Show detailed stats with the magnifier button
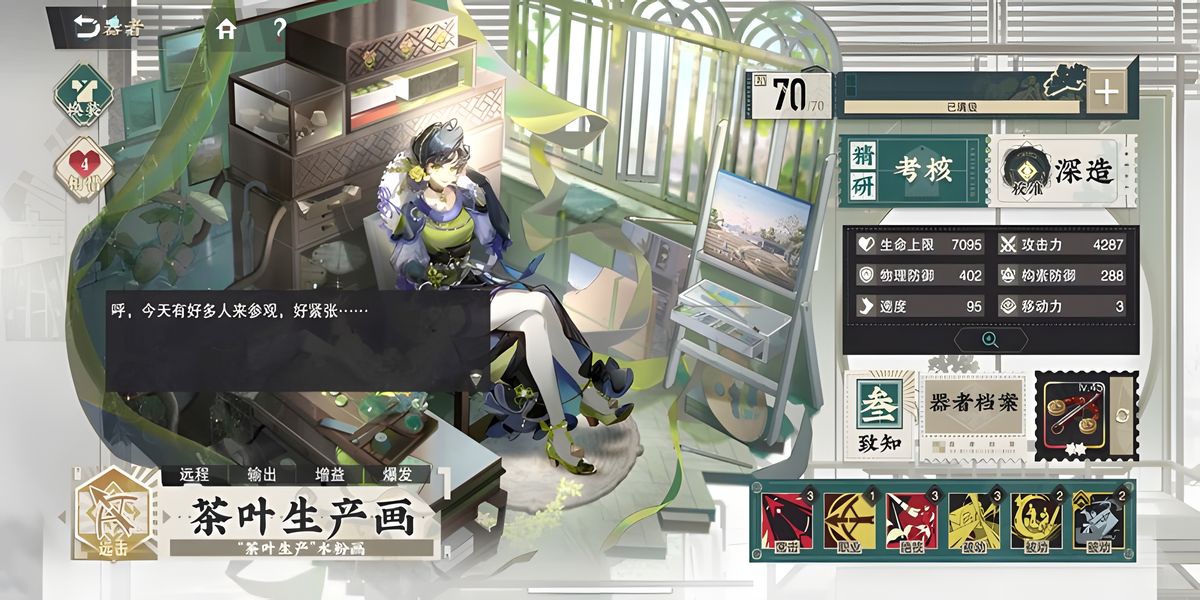This screenshot has width=1200, height=600. click(990, 339)
